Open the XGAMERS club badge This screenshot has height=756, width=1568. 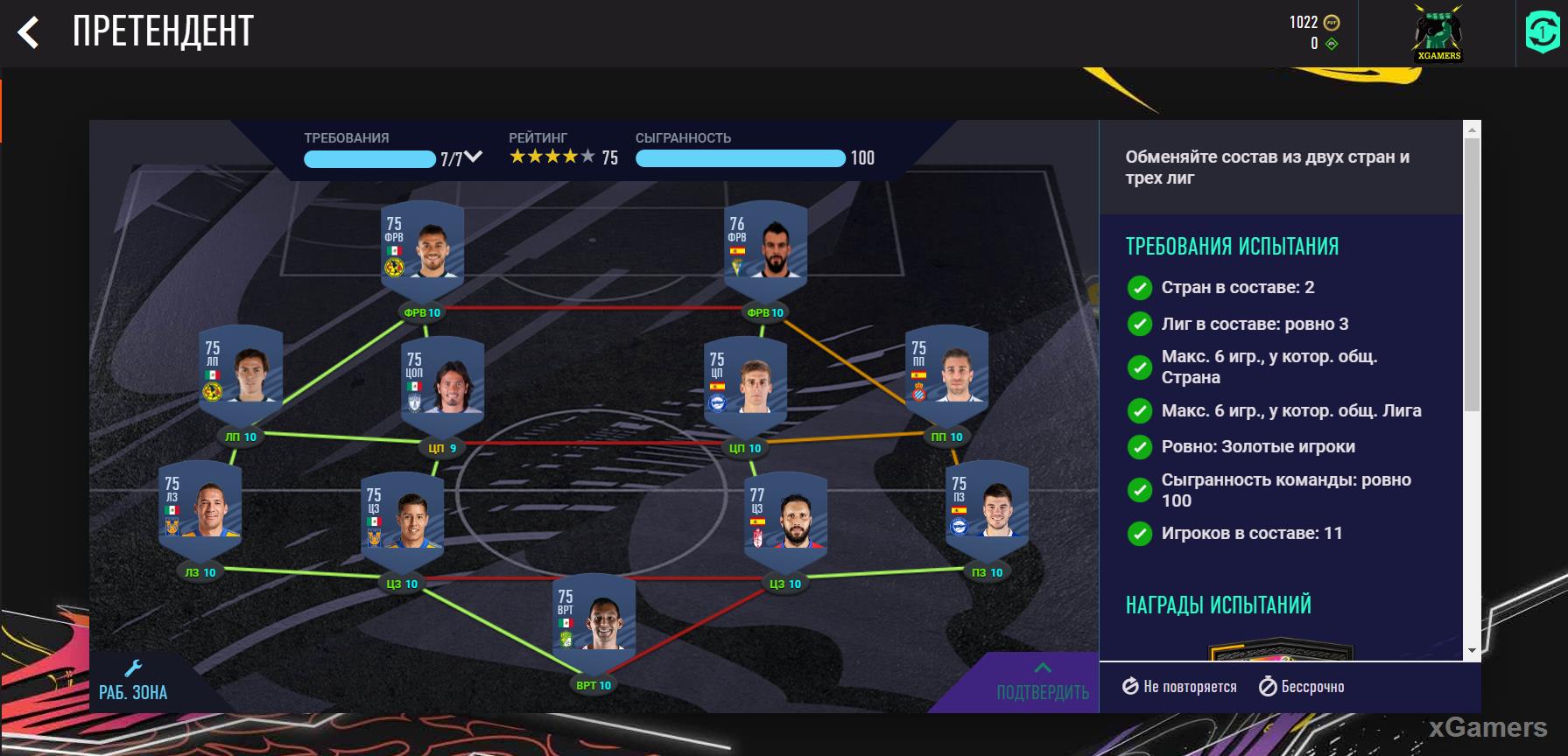click(x=1438, y=33)
